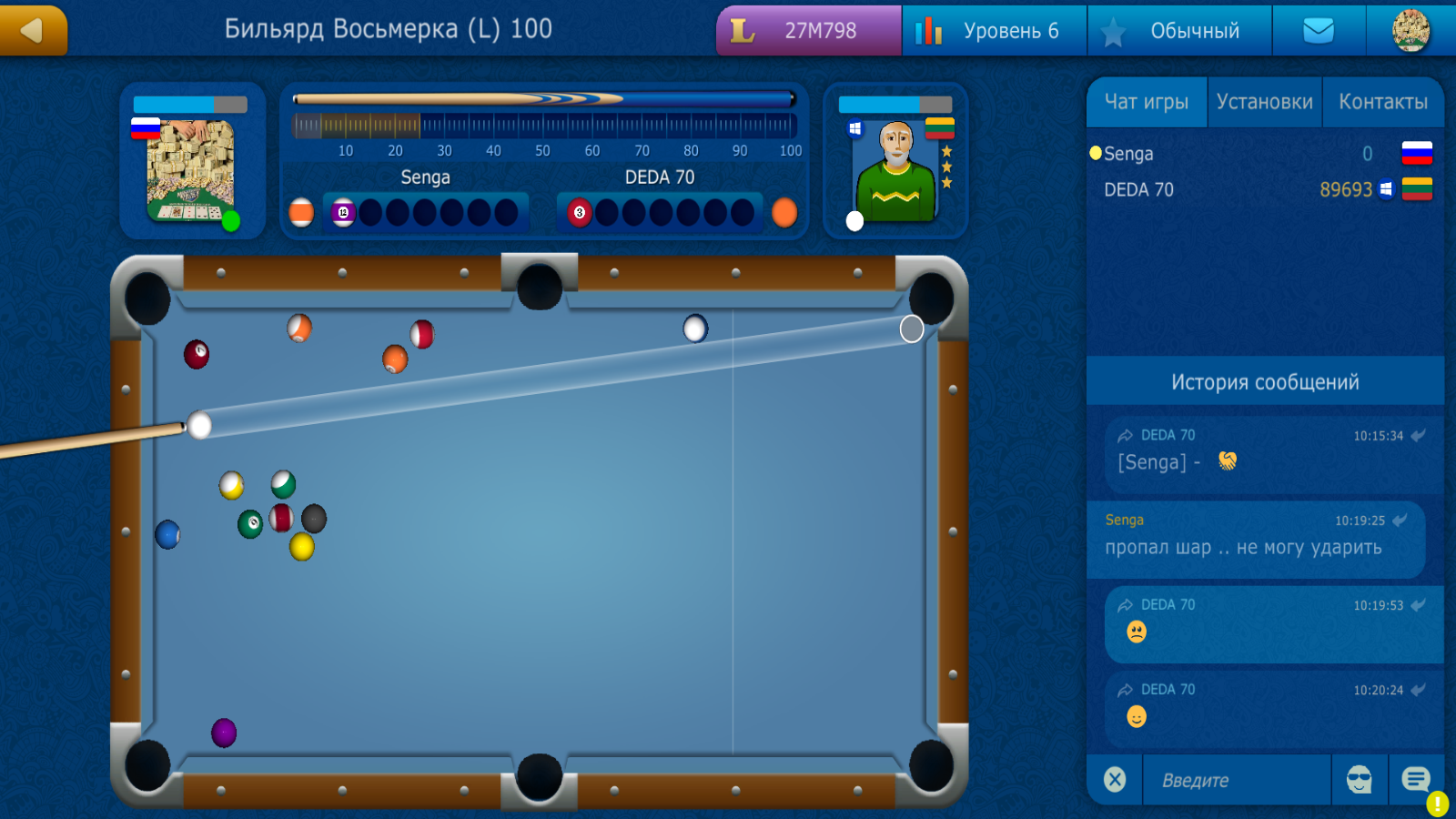The height and width of the screenshot is (819, 1456).
Task: Open the envelope mail icon in top bar
Action: (1319, 30)
